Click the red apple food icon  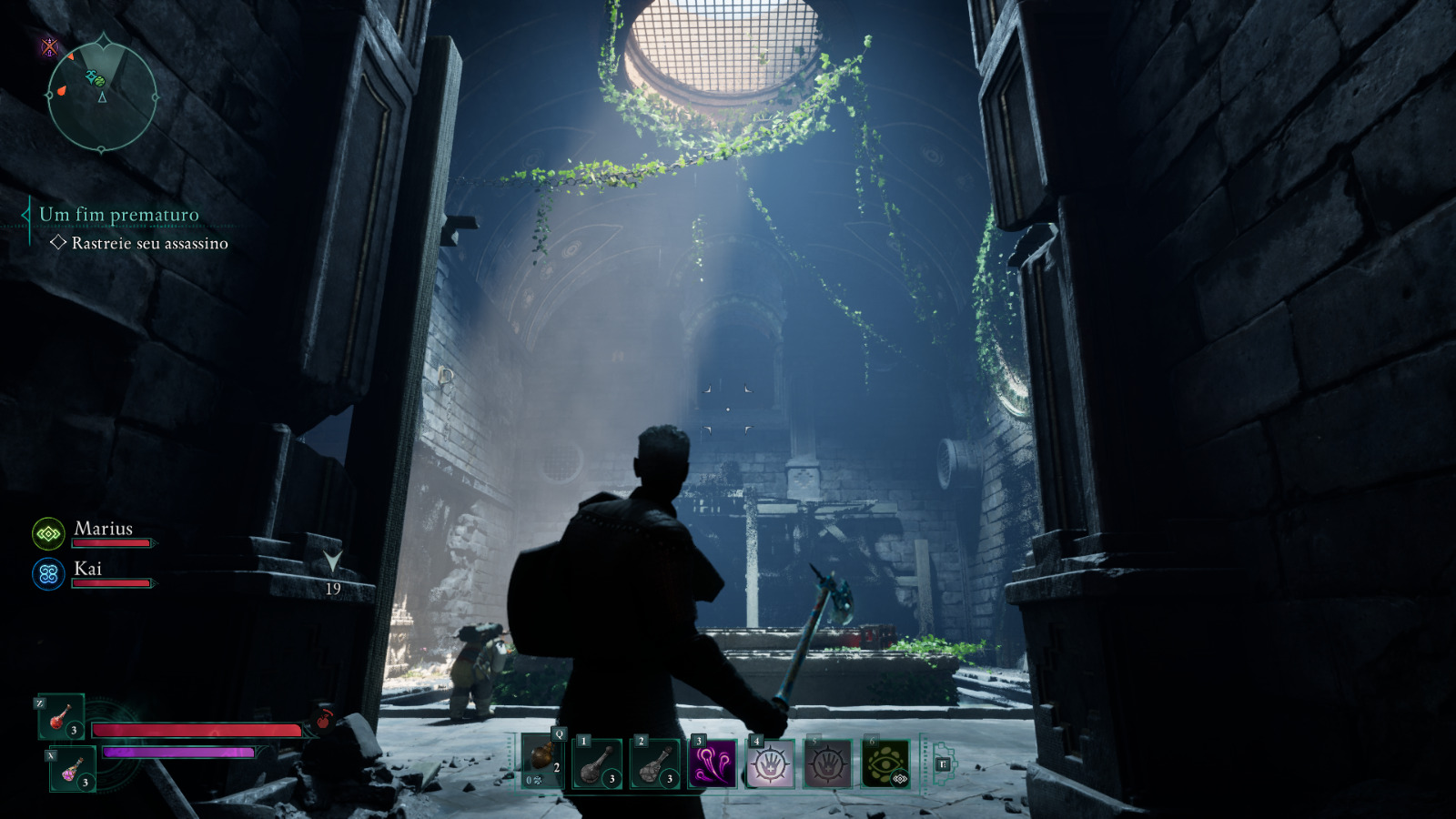tap(323, 721)
